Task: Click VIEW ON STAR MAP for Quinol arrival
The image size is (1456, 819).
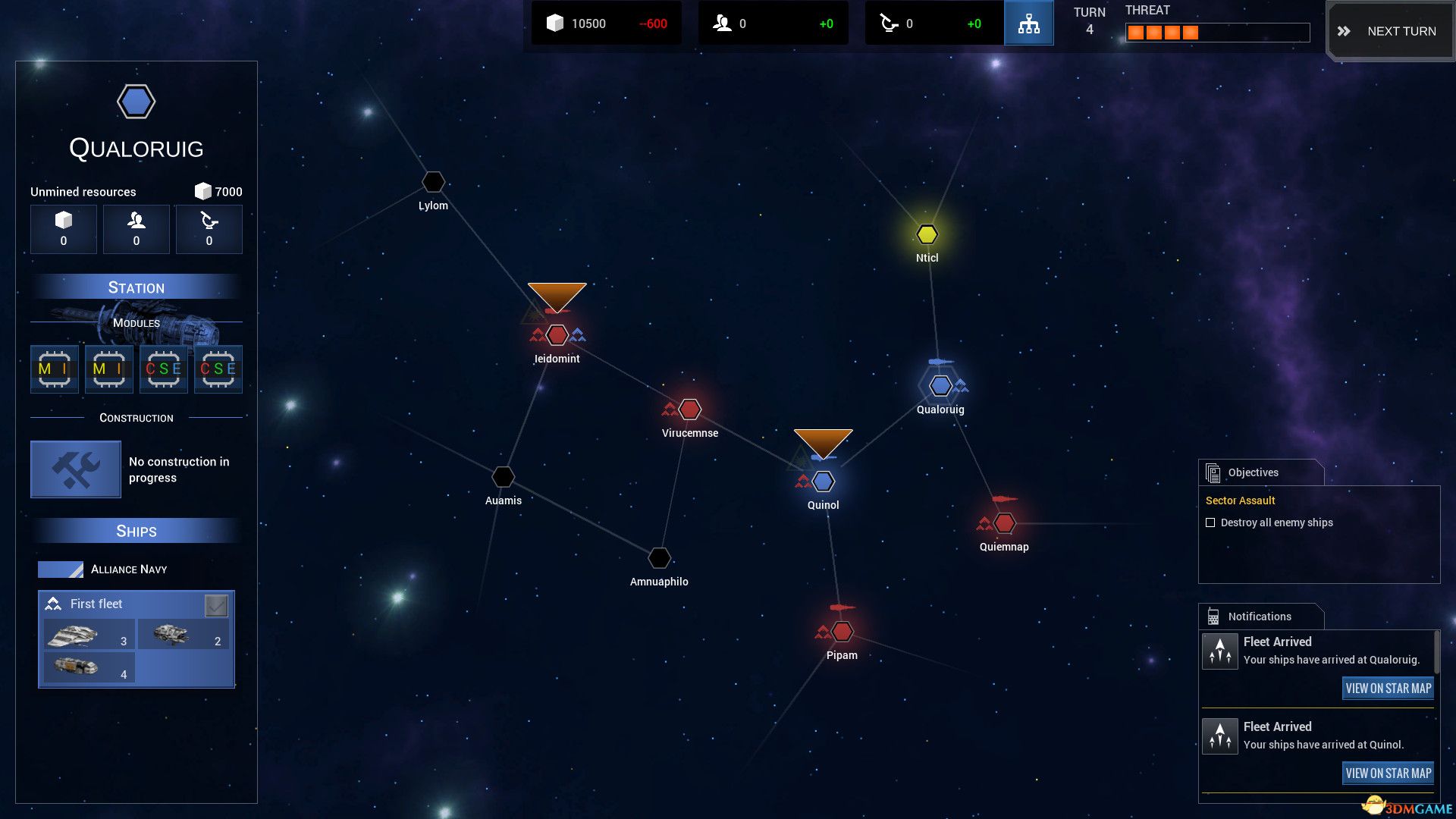Action: click(1388, 773)
